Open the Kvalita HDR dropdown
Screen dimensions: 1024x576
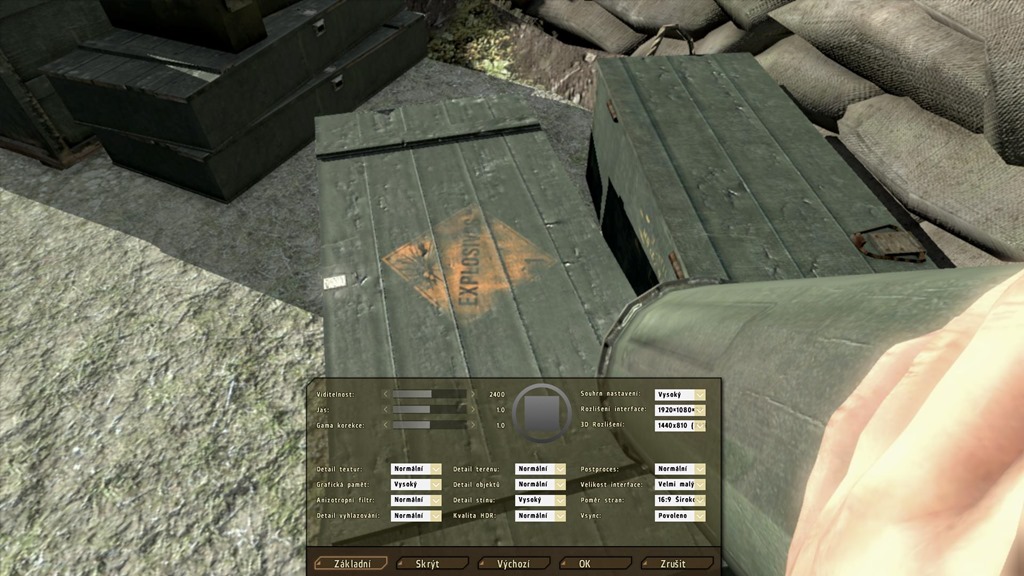point(540,516)
